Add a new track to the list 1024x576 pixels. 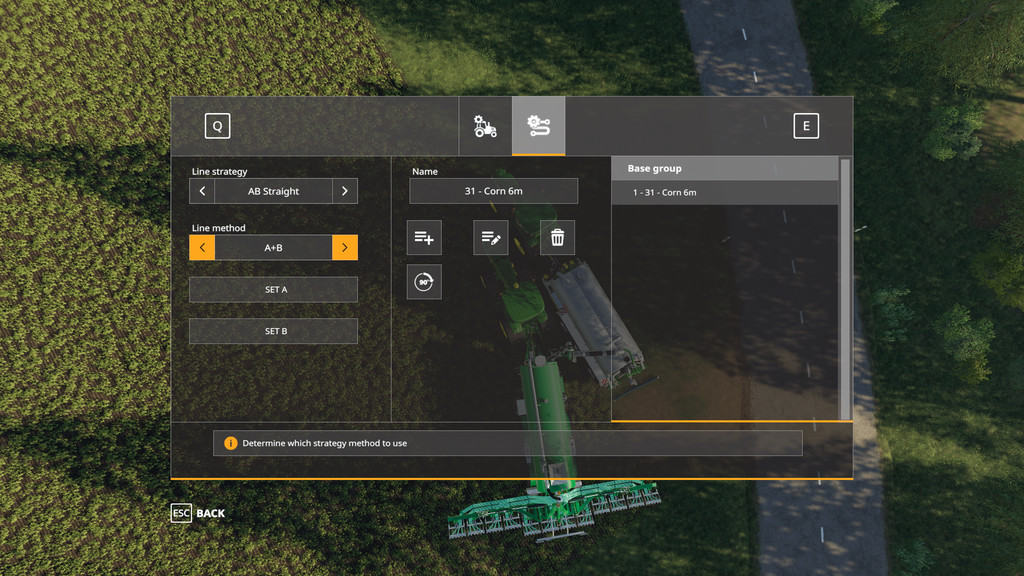[x=424, y=238]
